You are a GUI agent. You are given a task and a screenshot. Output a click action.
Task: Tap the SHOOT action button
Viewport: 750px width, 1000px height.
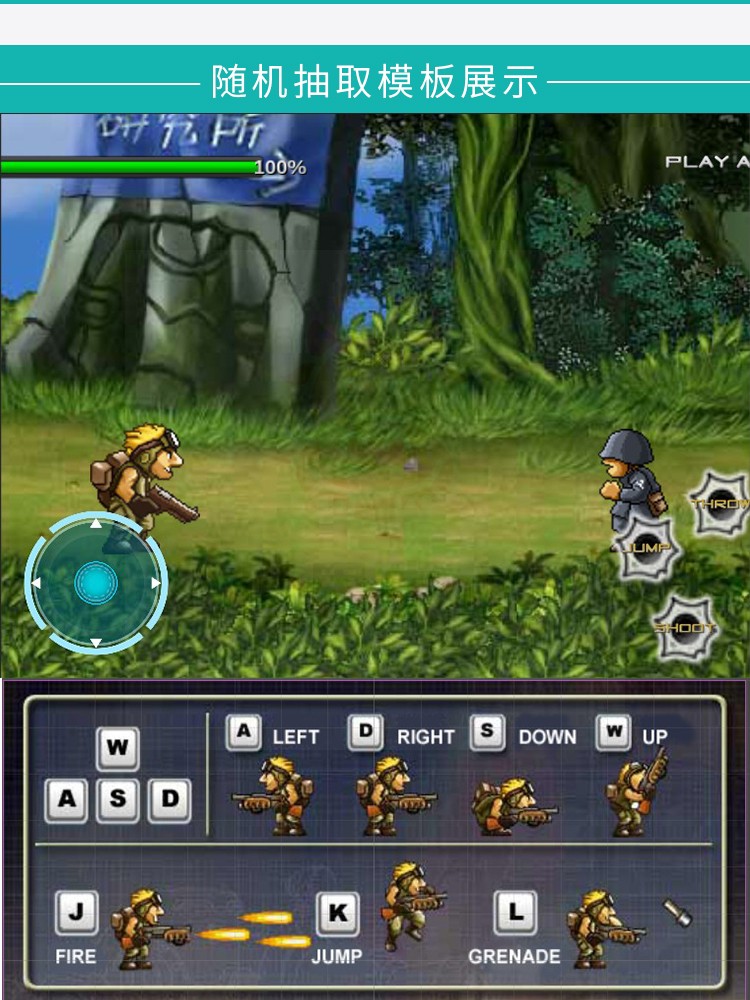(x=685, y=628)
